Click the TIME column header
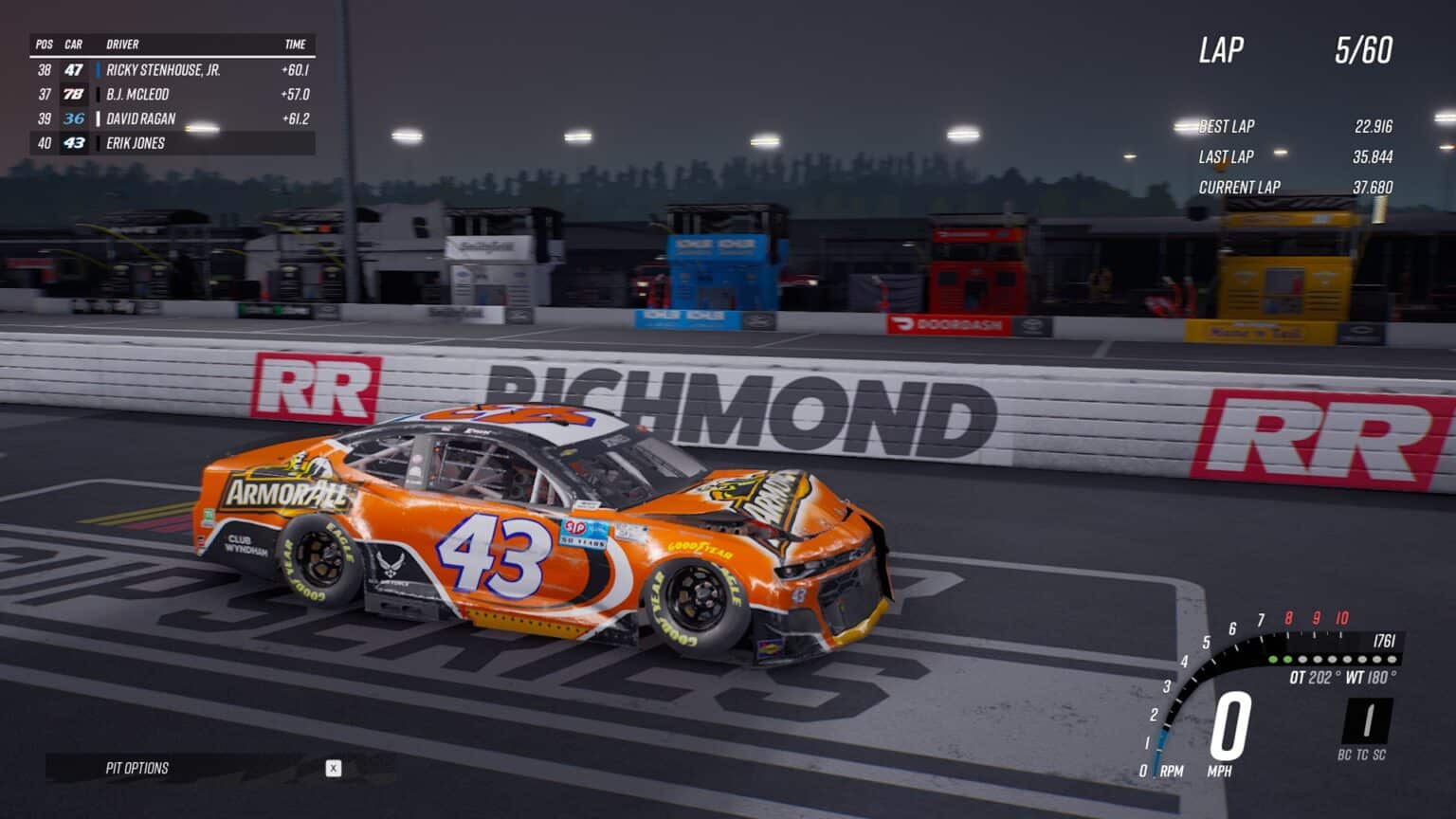 pos(297,45)
